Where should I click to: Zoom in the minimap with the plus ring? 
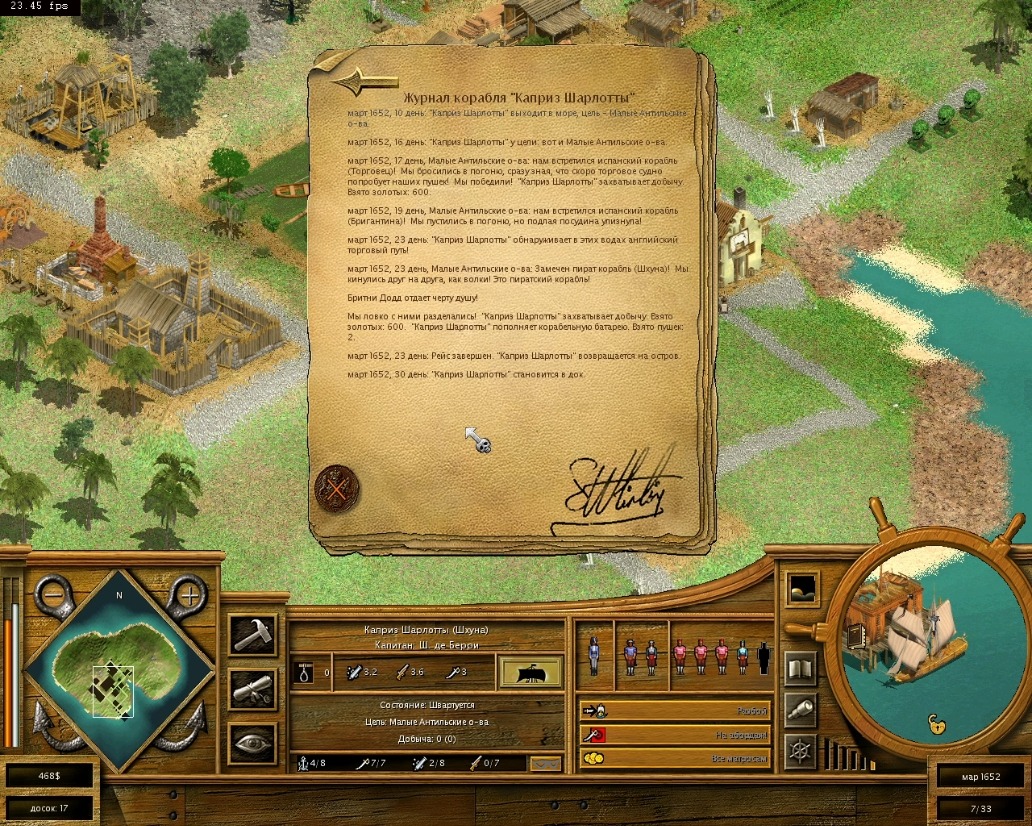coord(186,596)
